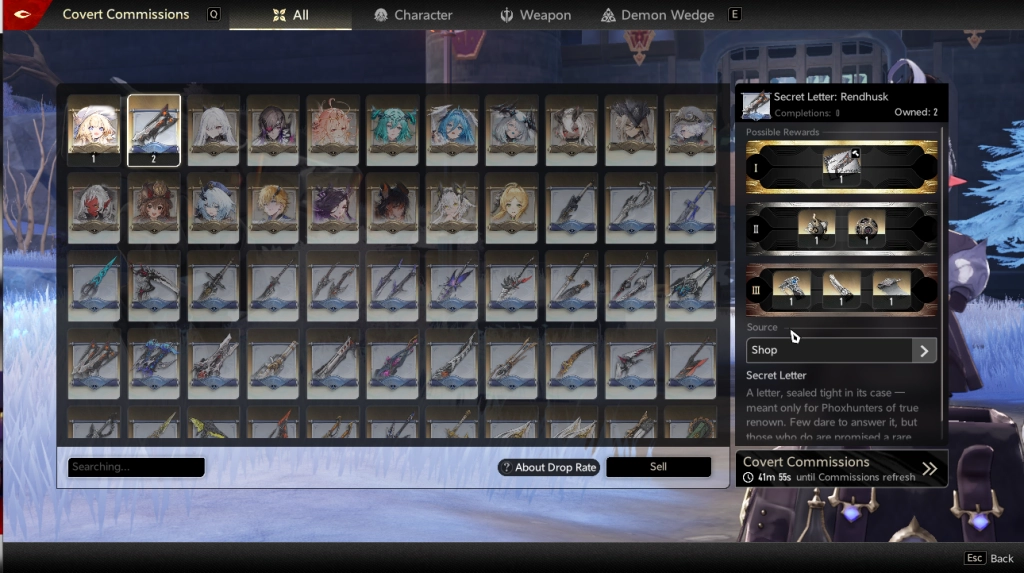Open the Character tab
This screenshot has width=1024, height=573.
click(413, 15)
